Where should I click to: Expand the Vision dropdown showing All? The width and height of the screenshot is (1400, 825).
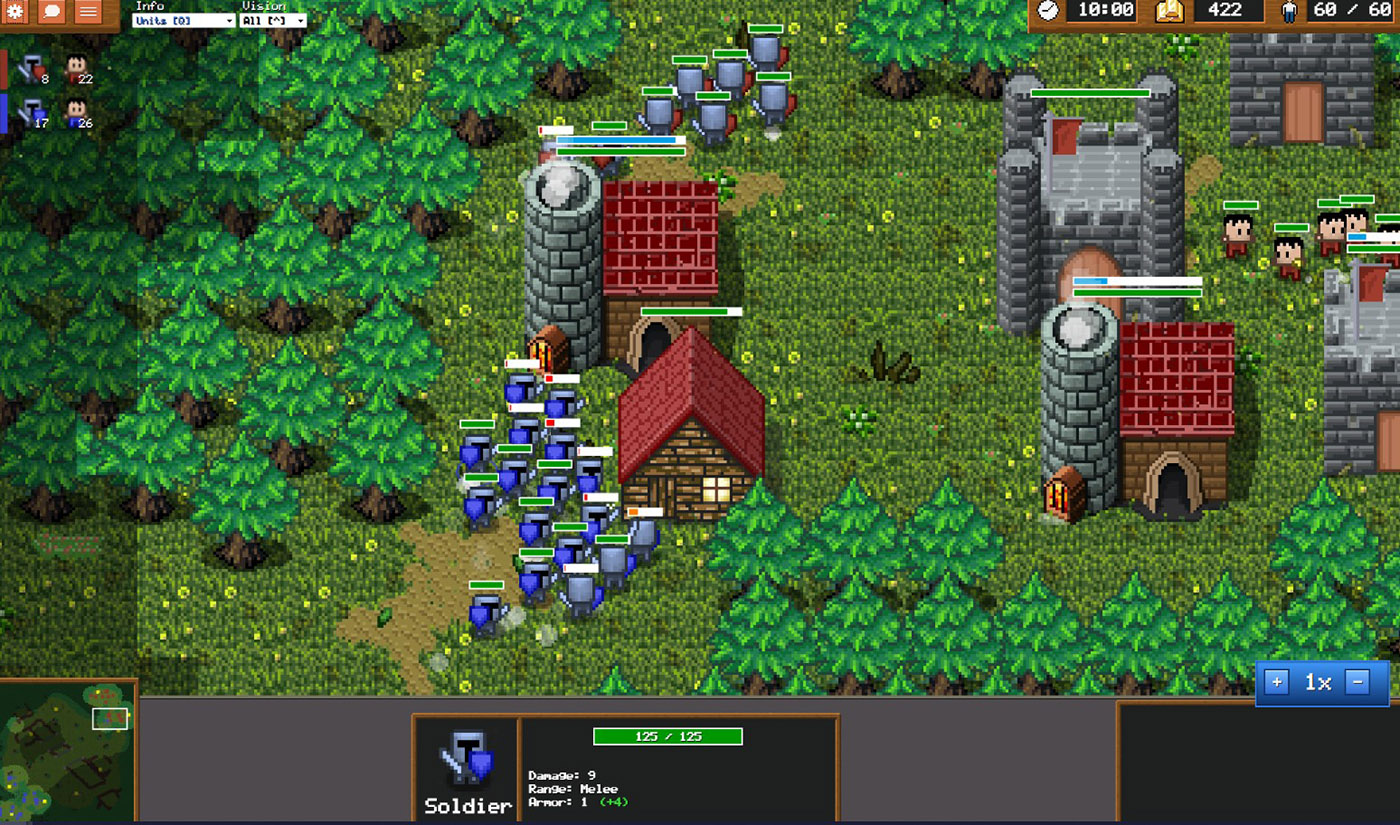273,20
